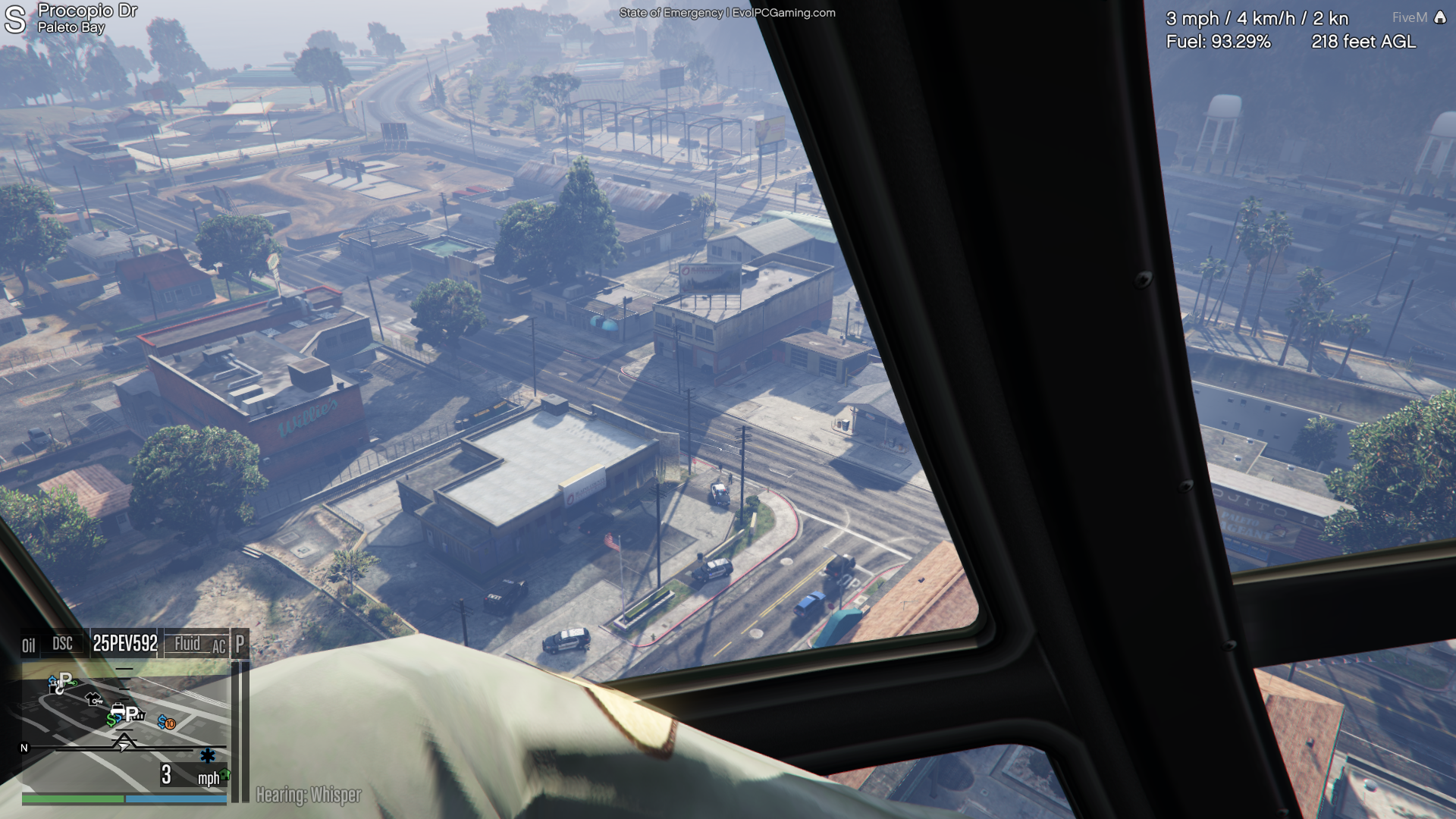
Task: Click the FiveM logo icon
Action: [1440, 17]
